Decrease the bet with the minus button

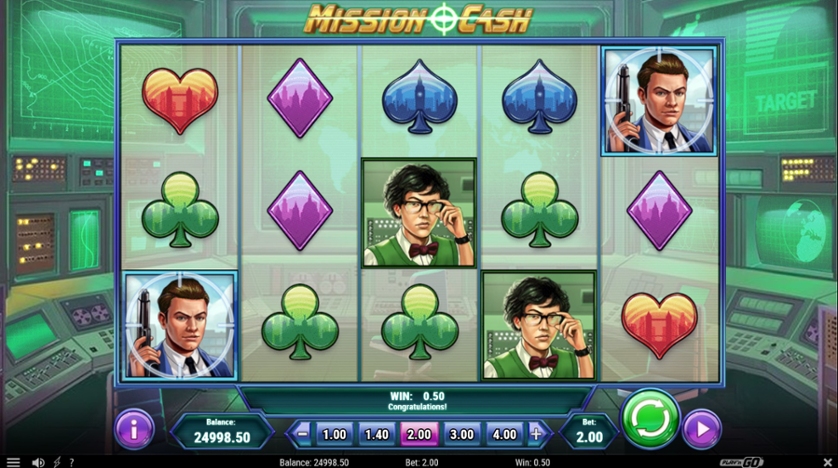tap(302, 434)
